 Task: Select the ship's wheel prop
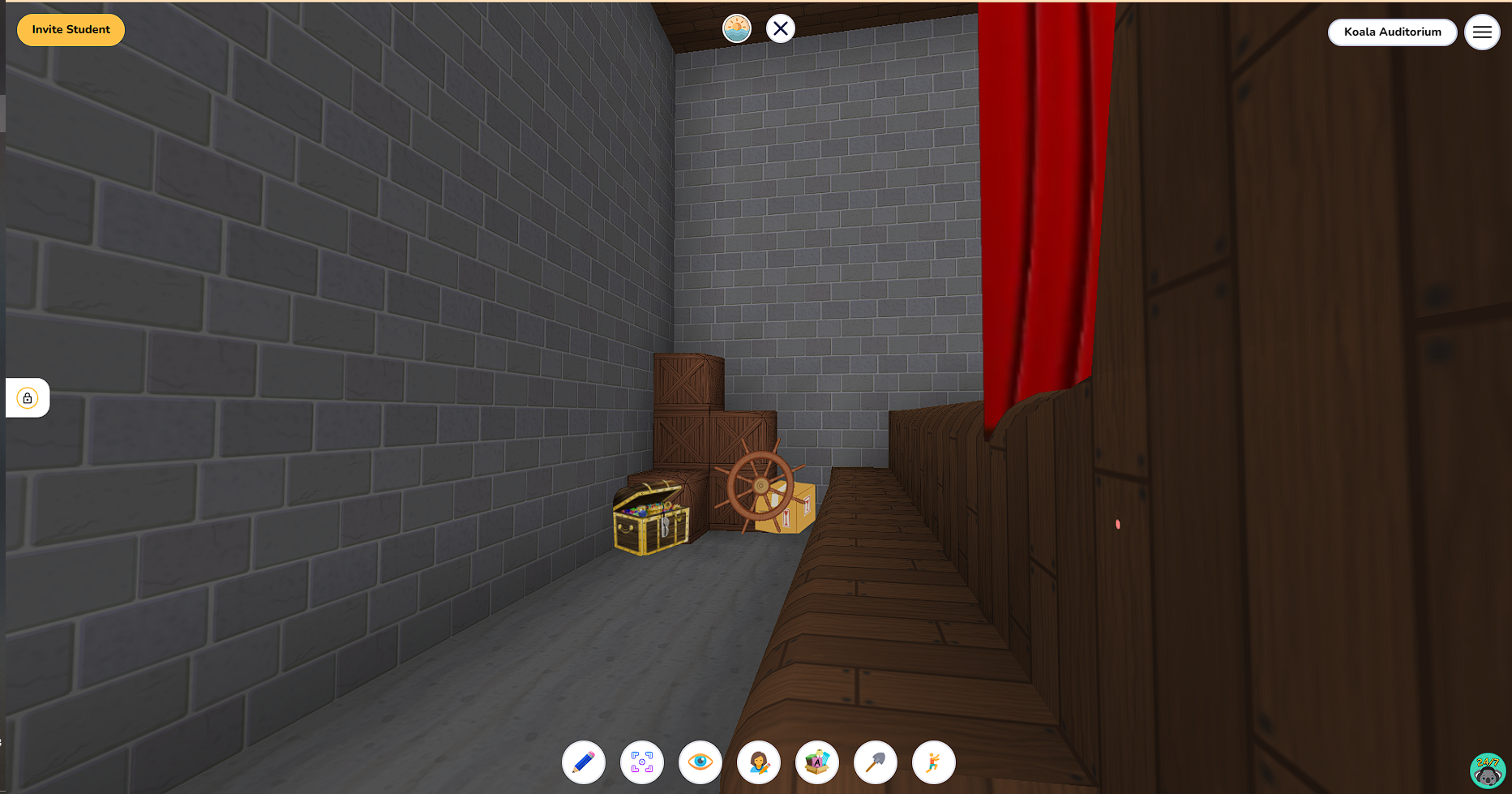point(760,487)
